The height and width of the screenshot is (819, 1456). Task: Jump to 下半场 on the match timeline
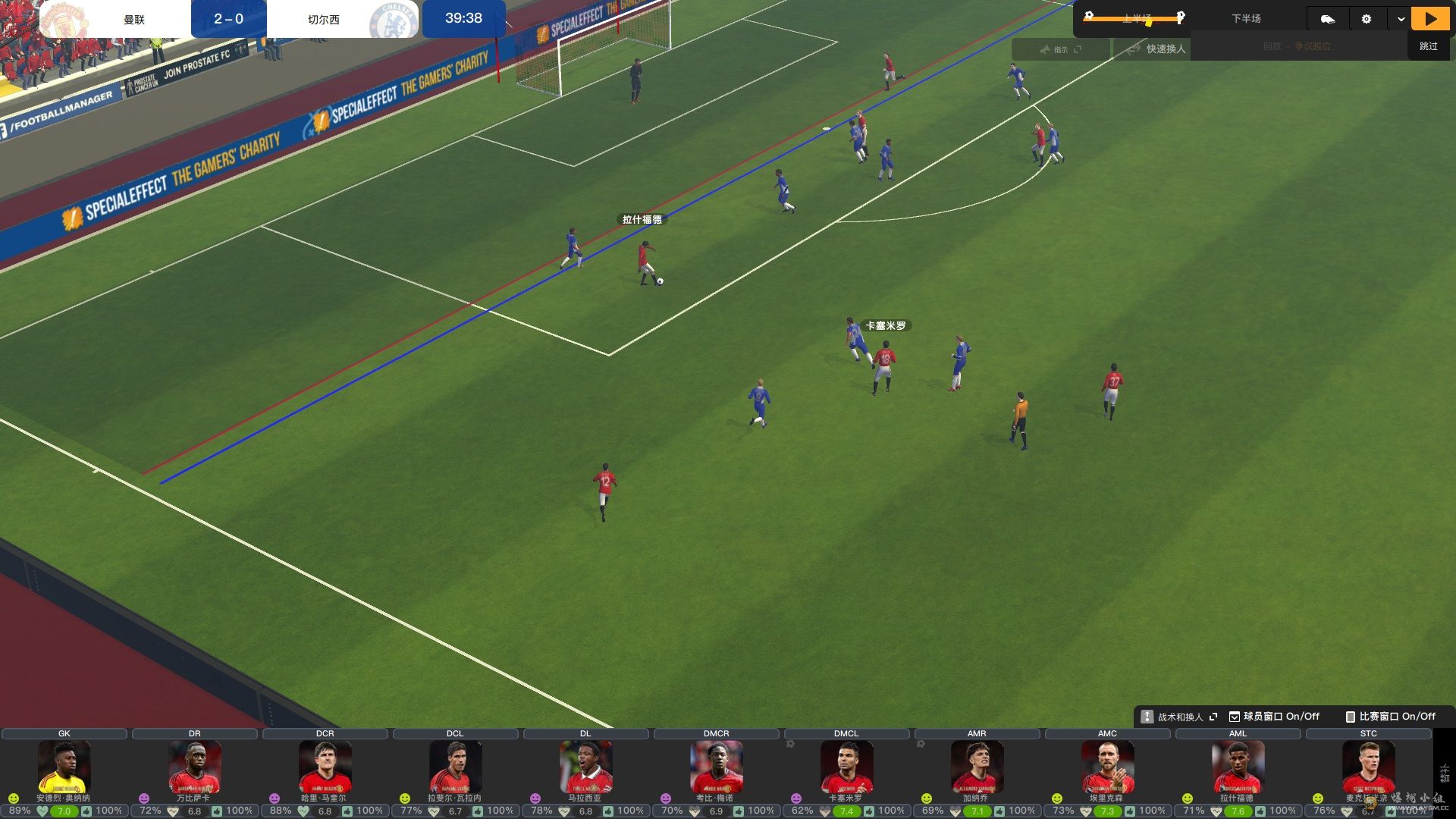[x=1246, y=19]
